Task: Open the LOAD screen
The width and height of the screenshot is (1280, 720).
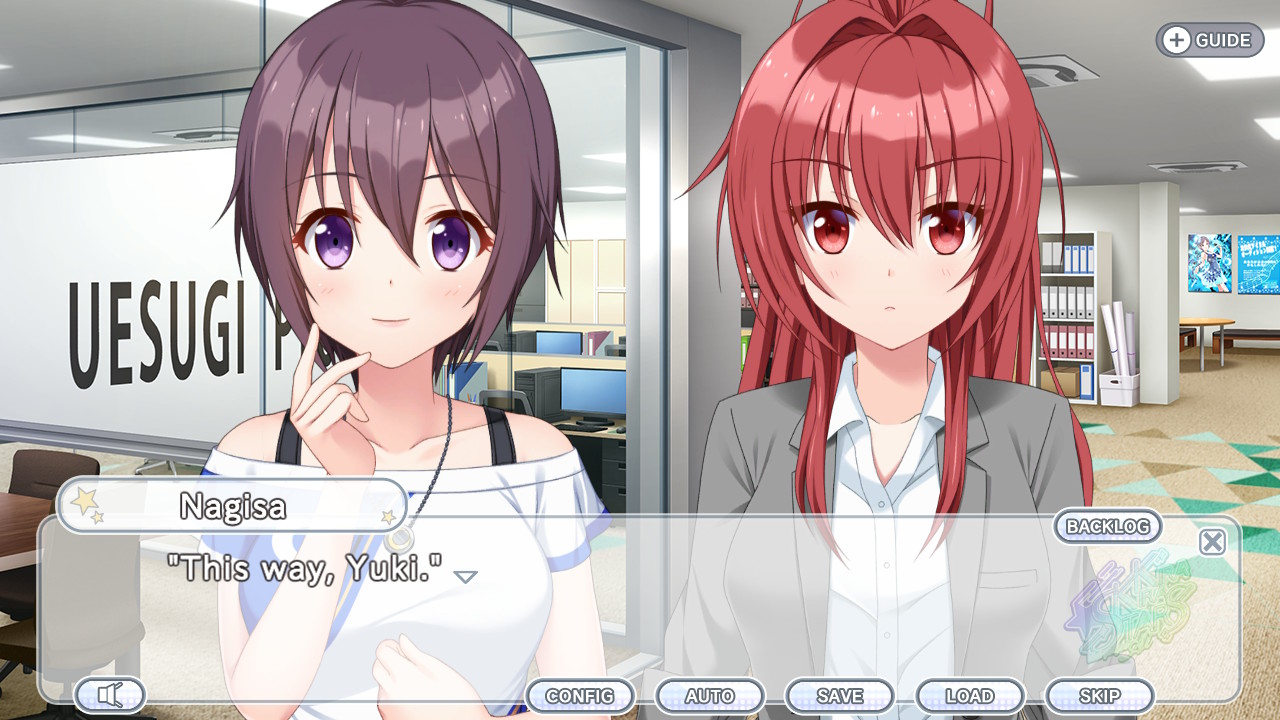Action: (969, 695)
